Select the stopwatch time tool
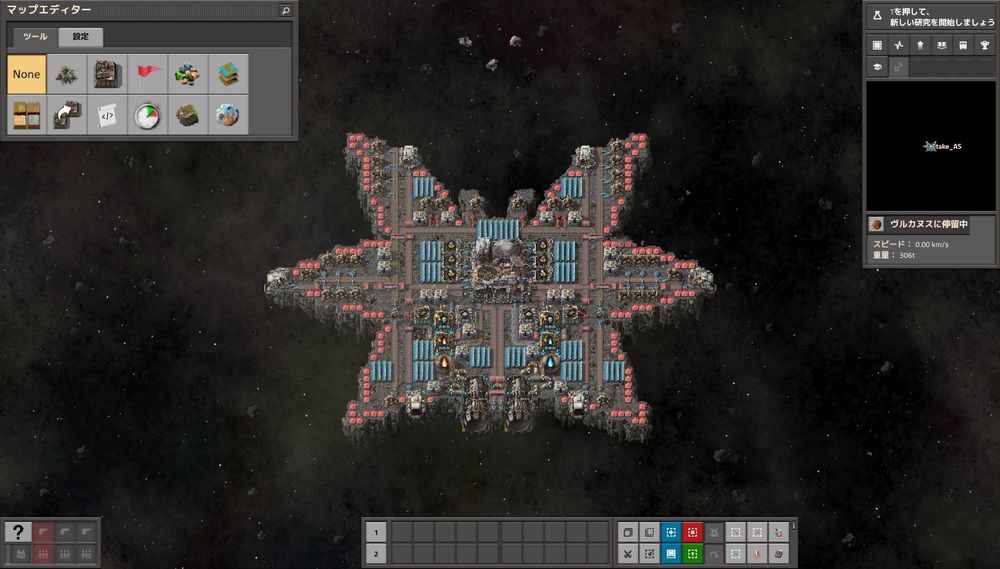This screenshot has width=1000, height=569. point(148,115)
